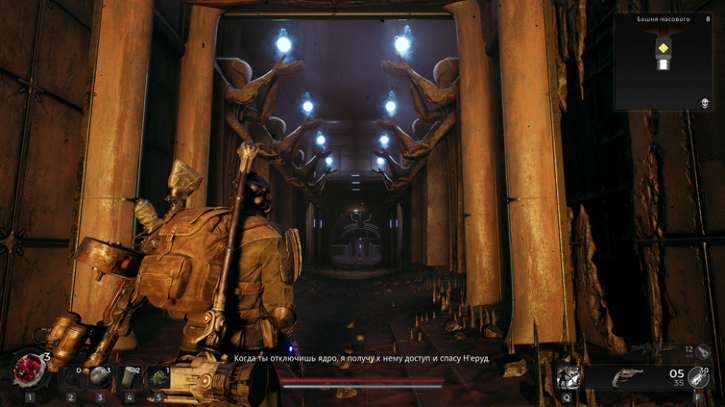Trigger the long gun's weapon mod icon
Screen dimensions: 725x407
point(703,352)
